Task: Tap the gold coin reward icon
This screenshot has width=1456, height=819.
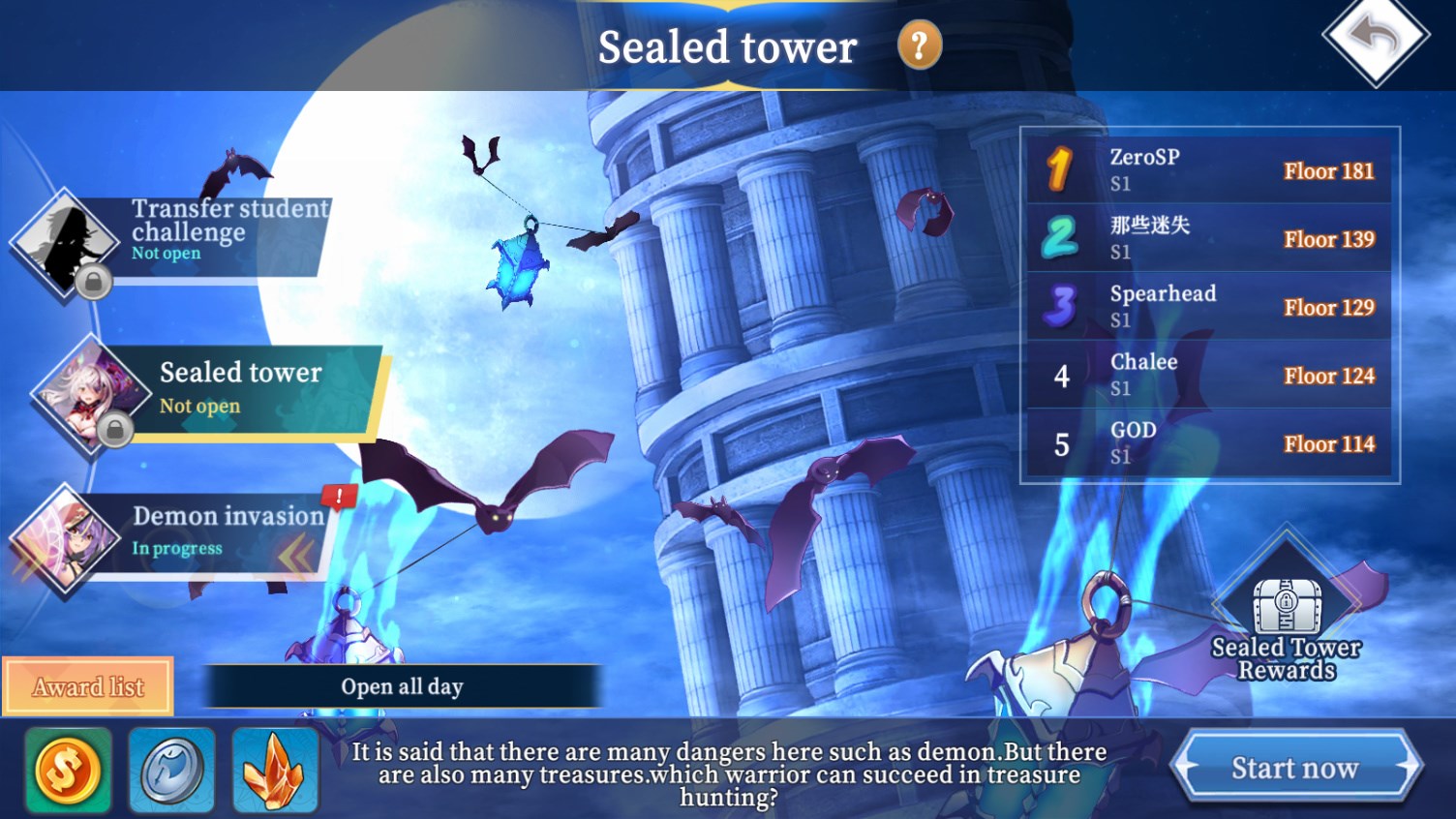Action: click(68, 771)
